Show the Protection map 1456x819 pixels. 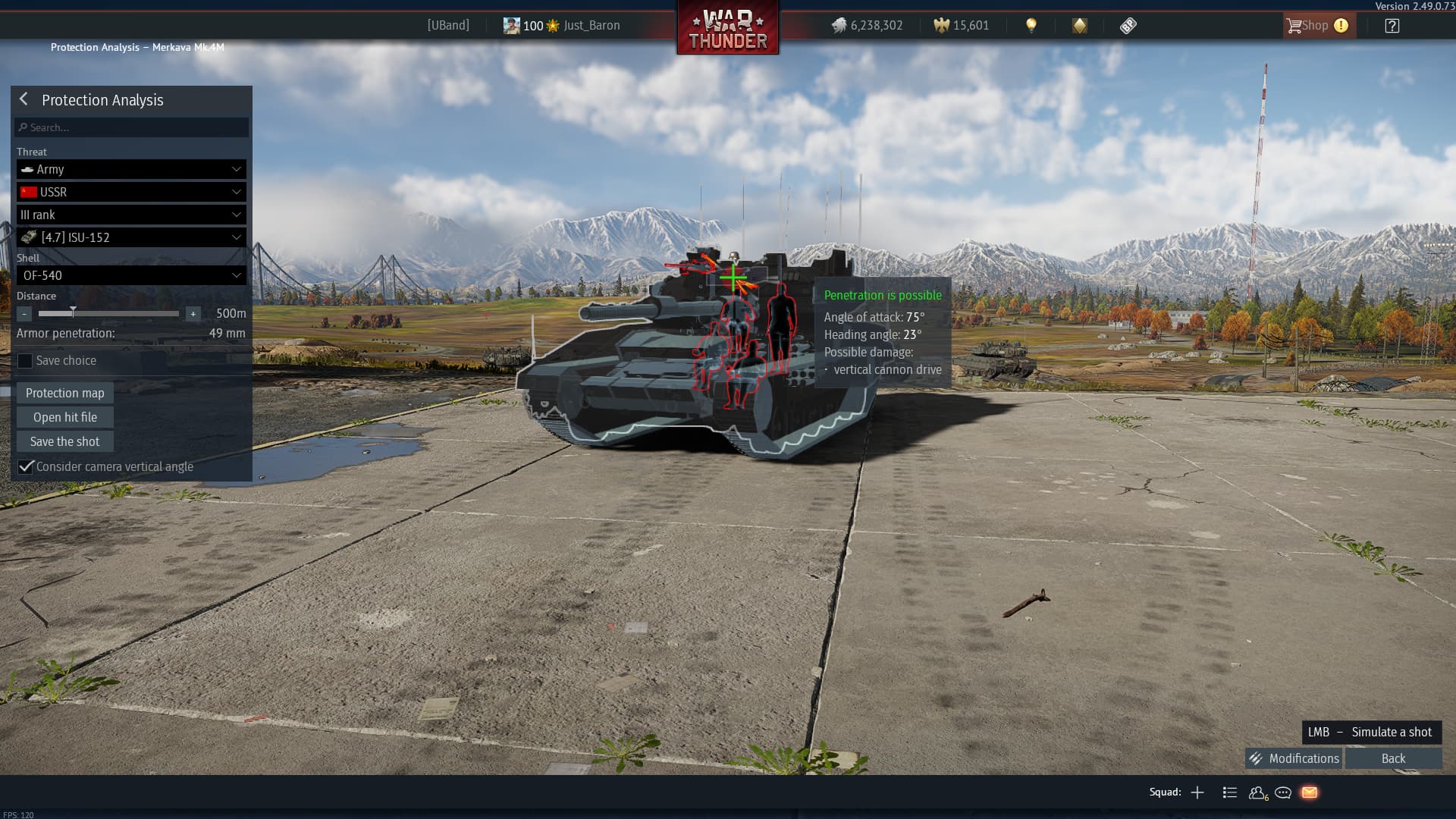65,393
